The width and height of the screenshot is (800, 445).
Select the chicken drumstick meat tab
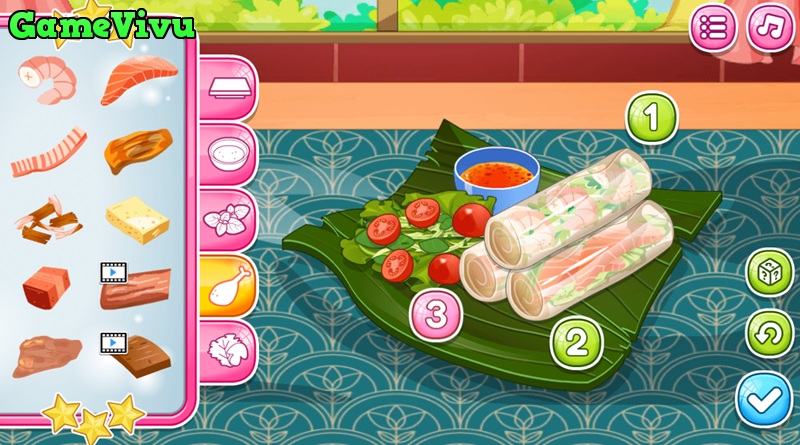pos(226,286)
